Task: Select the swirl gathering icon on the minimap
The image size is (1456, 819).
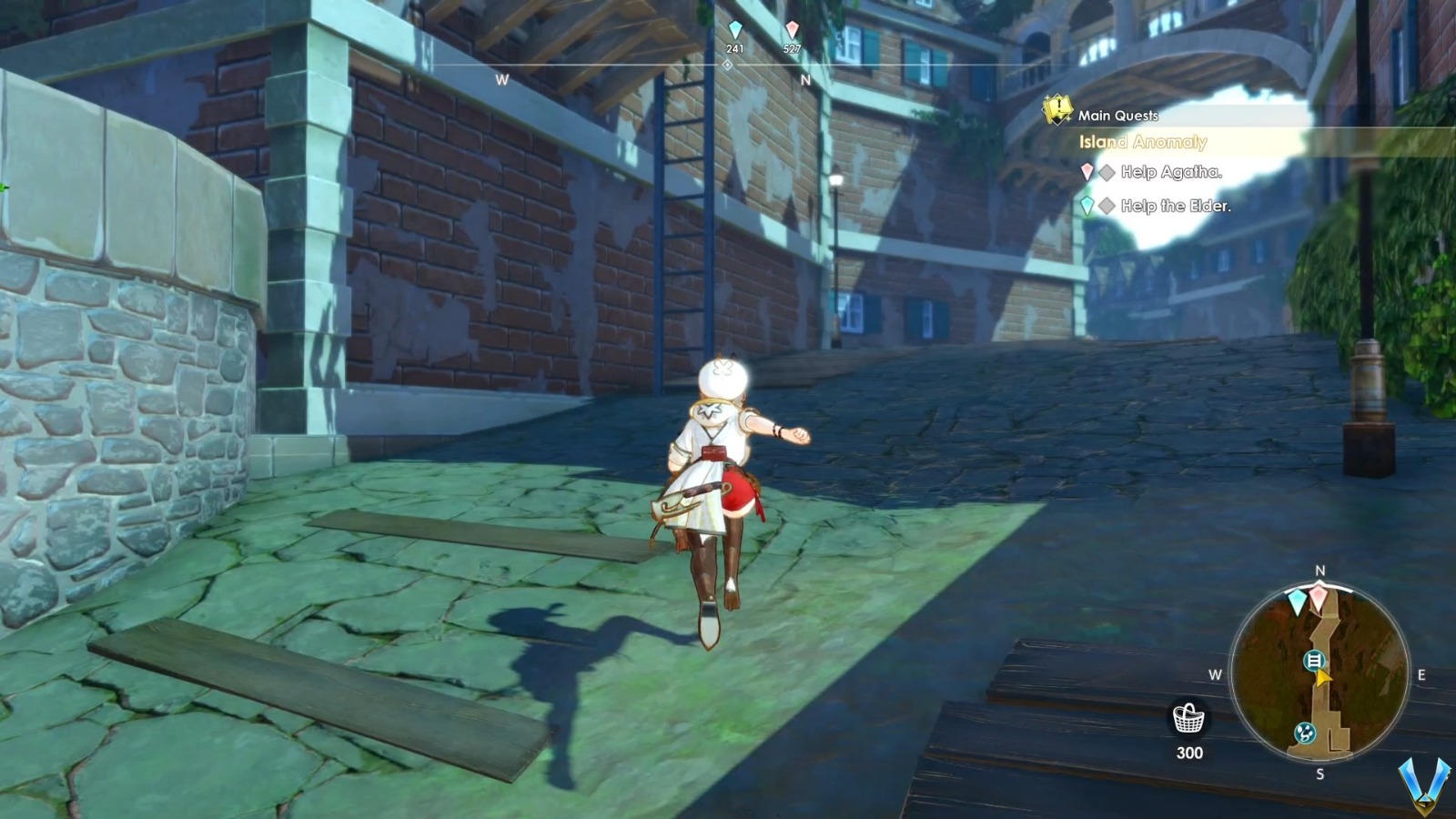Action: coord(1305,732)
